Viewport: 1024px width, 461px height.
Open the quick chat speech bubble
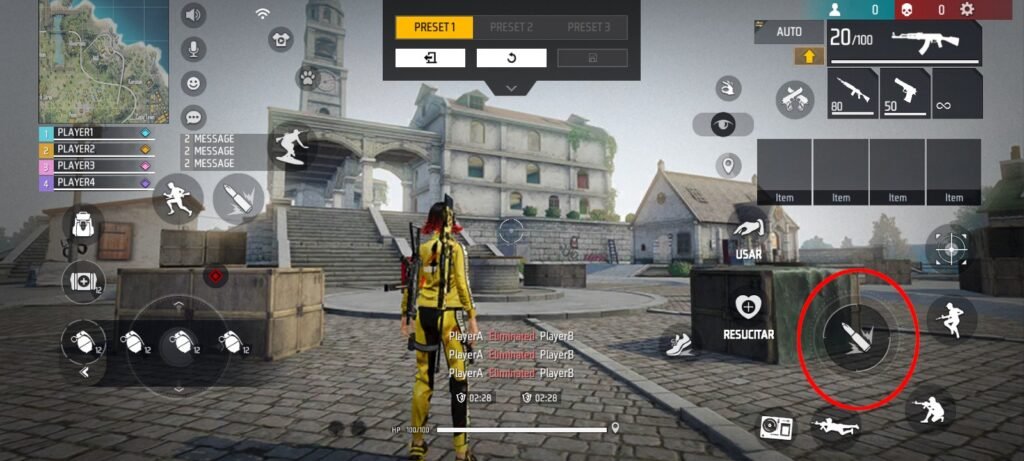point(193,117)
